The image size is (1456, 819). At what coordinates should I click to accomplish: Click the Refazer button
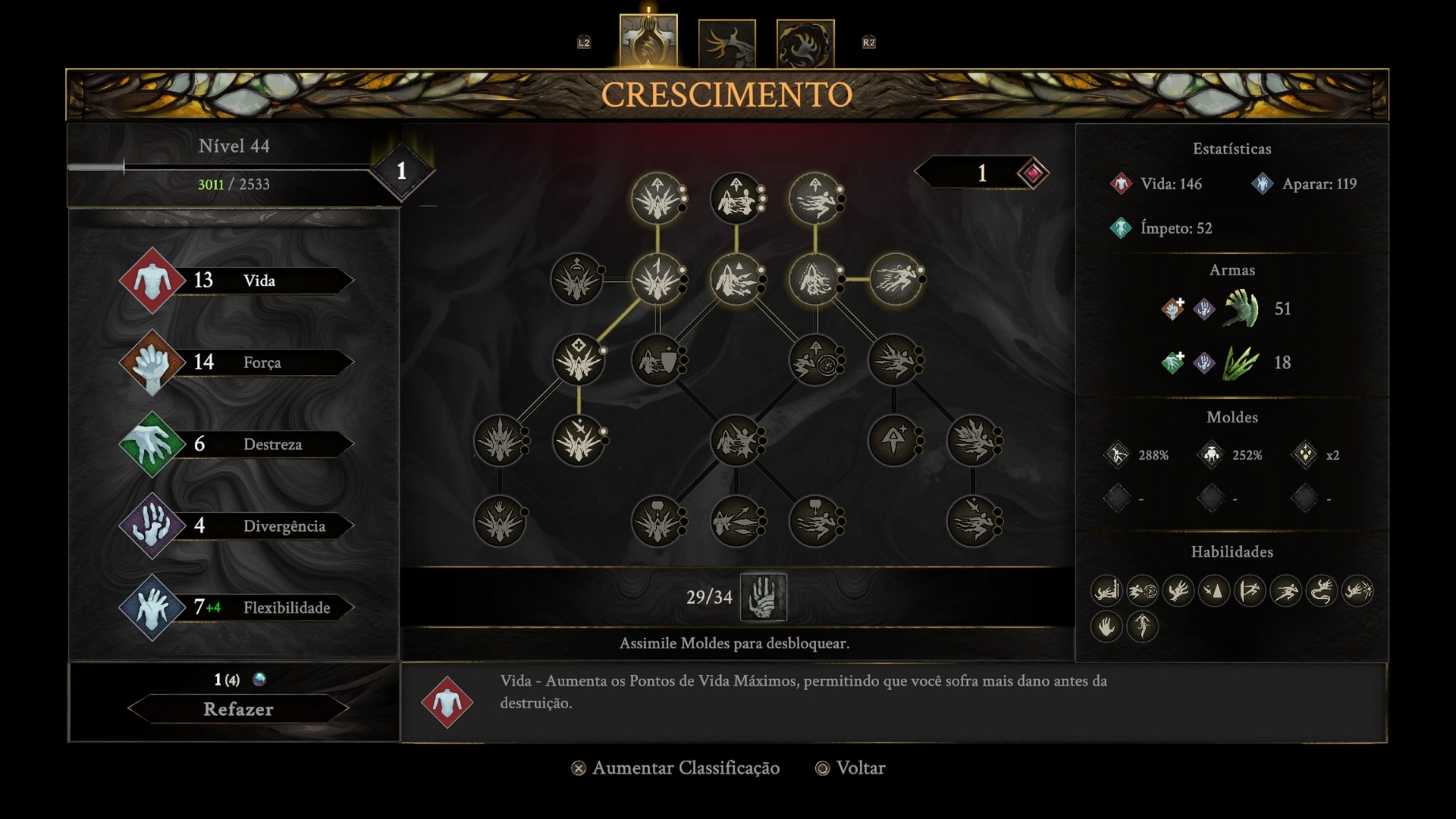[x=237, y=709]
